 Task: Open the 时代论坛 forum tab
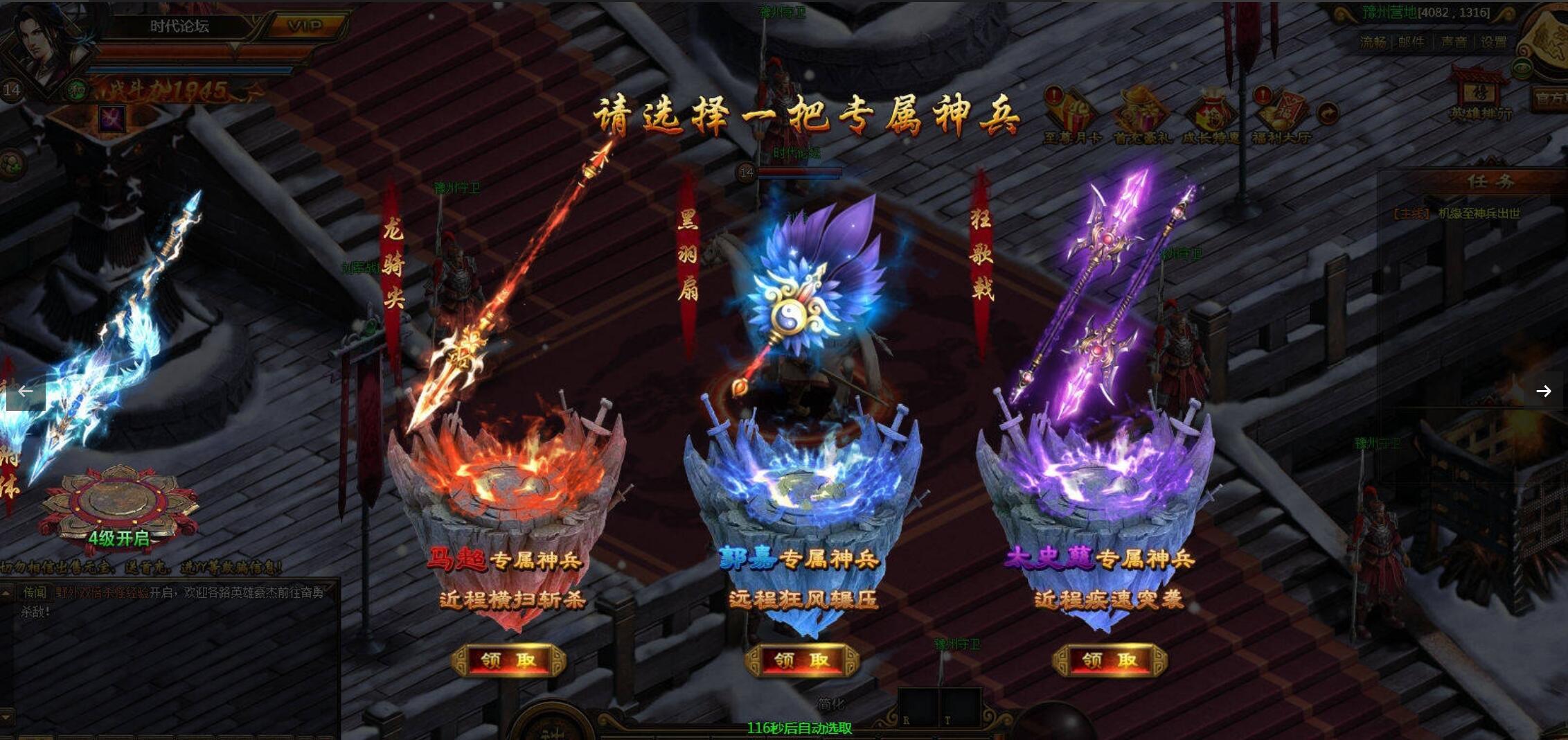tap(181, 26)
